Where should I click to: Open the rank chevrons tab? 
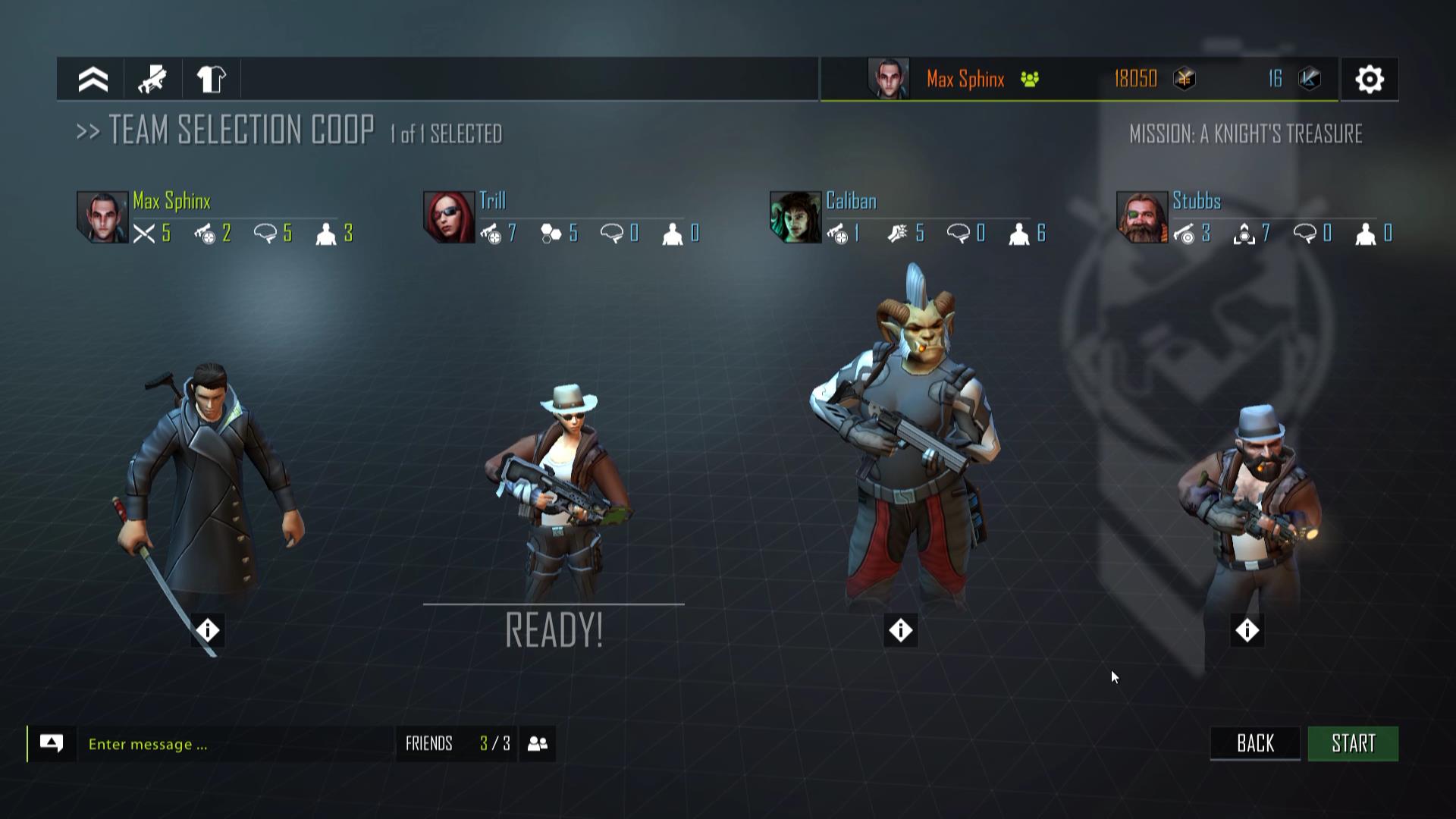click(93, 79)
